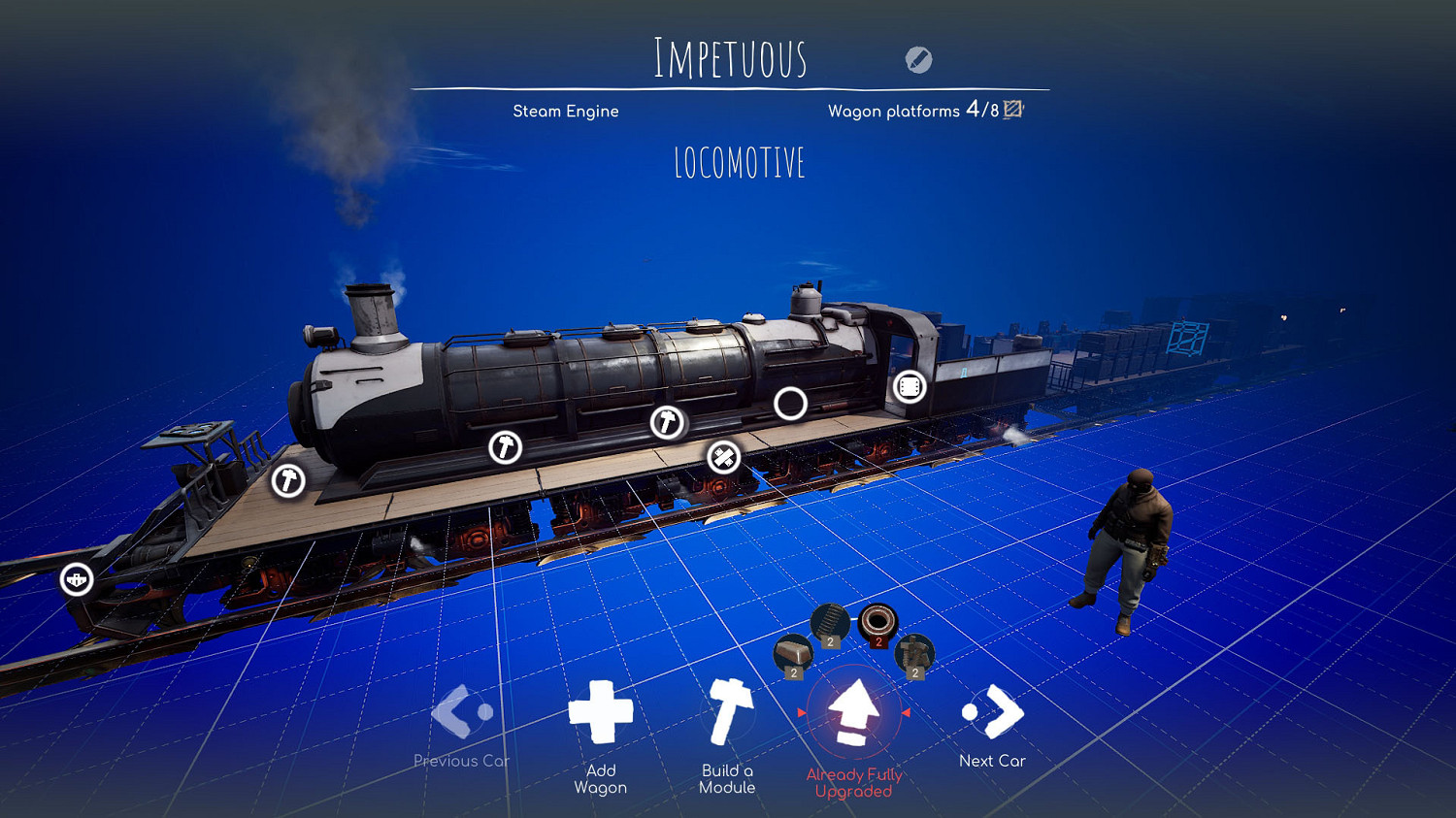Open the module slot icon near the cab
Image resolution: width=1456 pixels, height=818 pixels.
coord(910,387)
